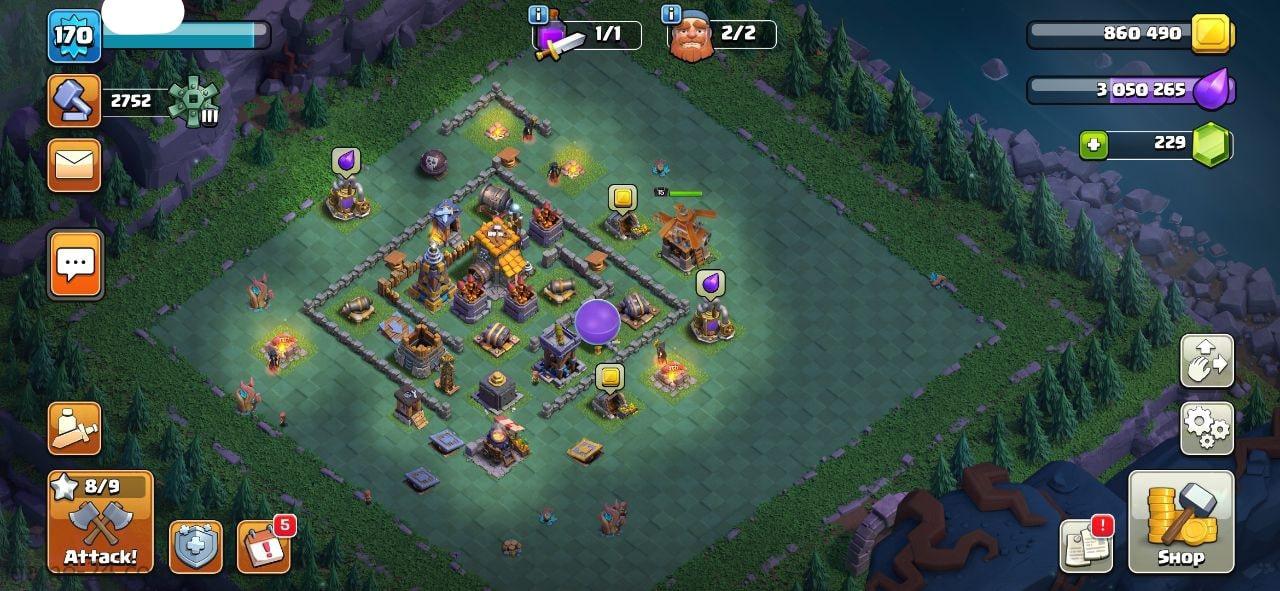Image resolution: width=1280 pixels, height=591 pixels.
Task: Show the Battle Machine 1/1 info
Action: point(539,15)
